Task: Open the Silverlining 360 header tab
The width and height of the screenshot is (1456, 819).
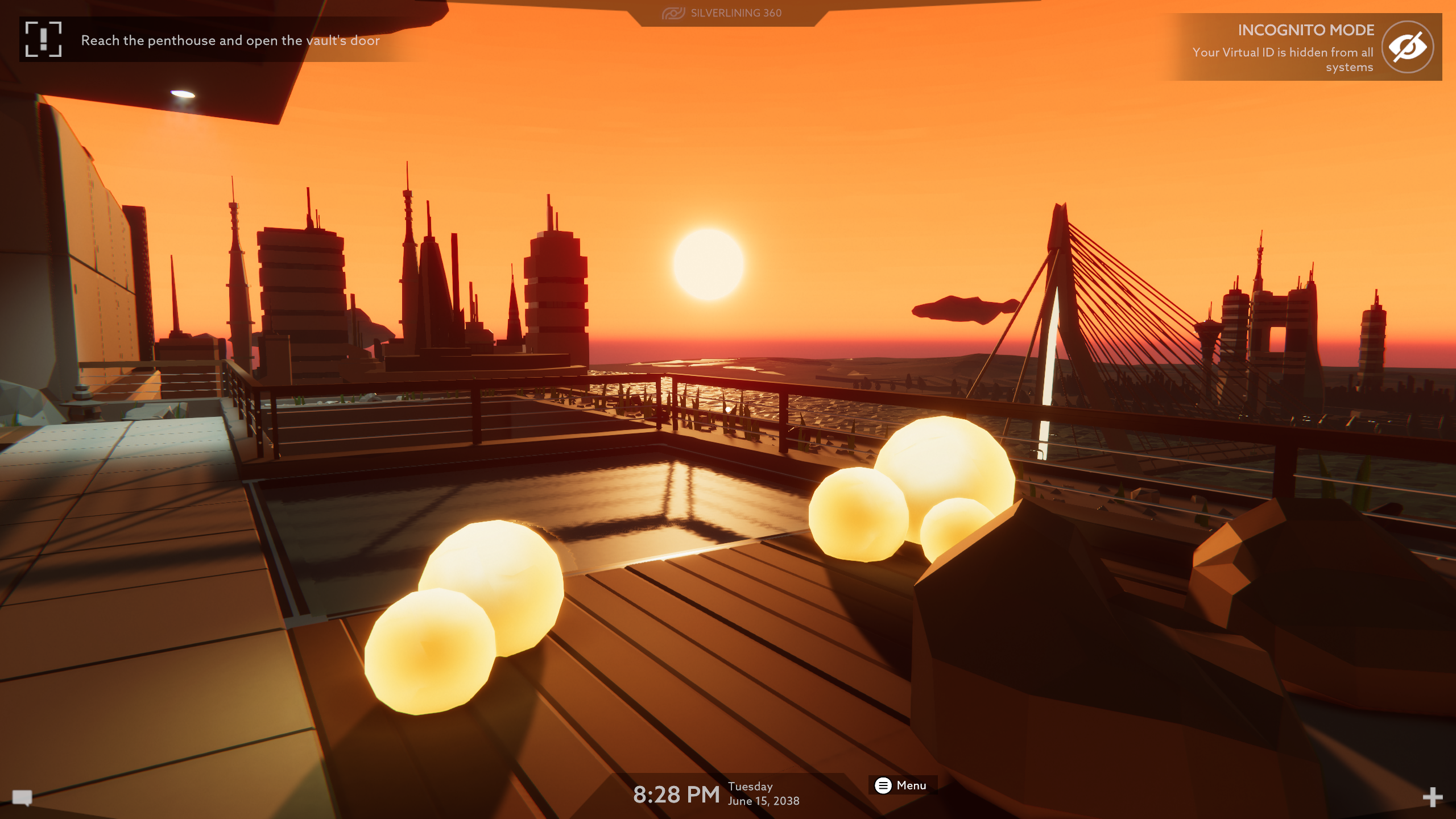Action: (722, 13)
